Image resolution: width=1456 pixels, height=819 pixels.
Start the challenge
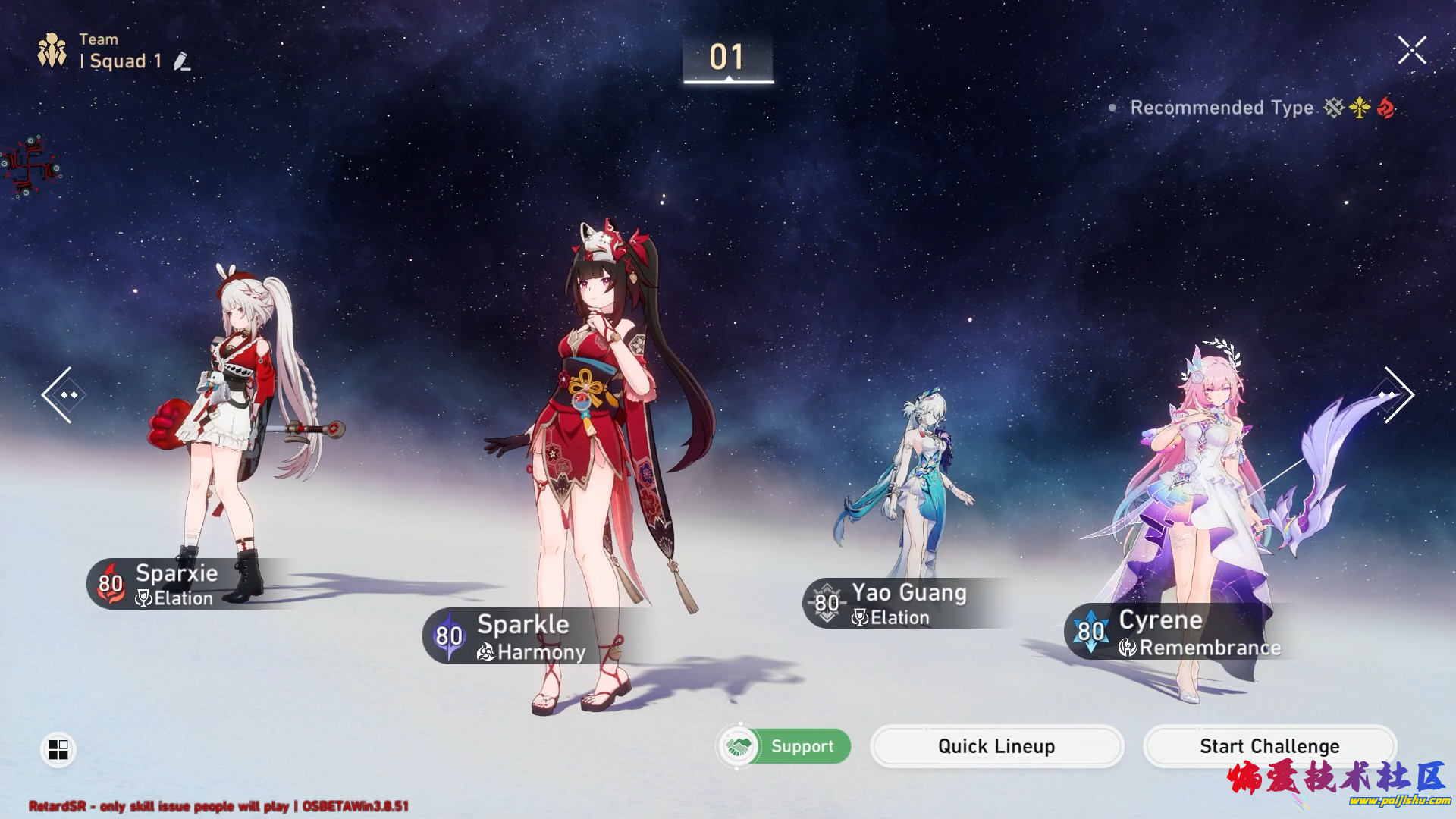(1269, 746)
